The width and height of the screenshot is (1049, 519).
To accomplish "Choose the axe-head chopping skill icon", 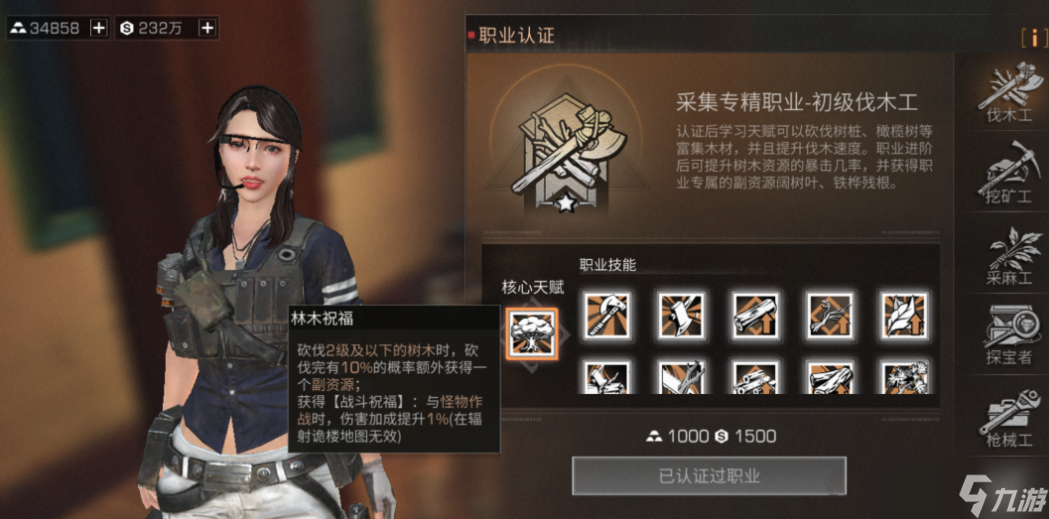I will click(x=682, y=314).
